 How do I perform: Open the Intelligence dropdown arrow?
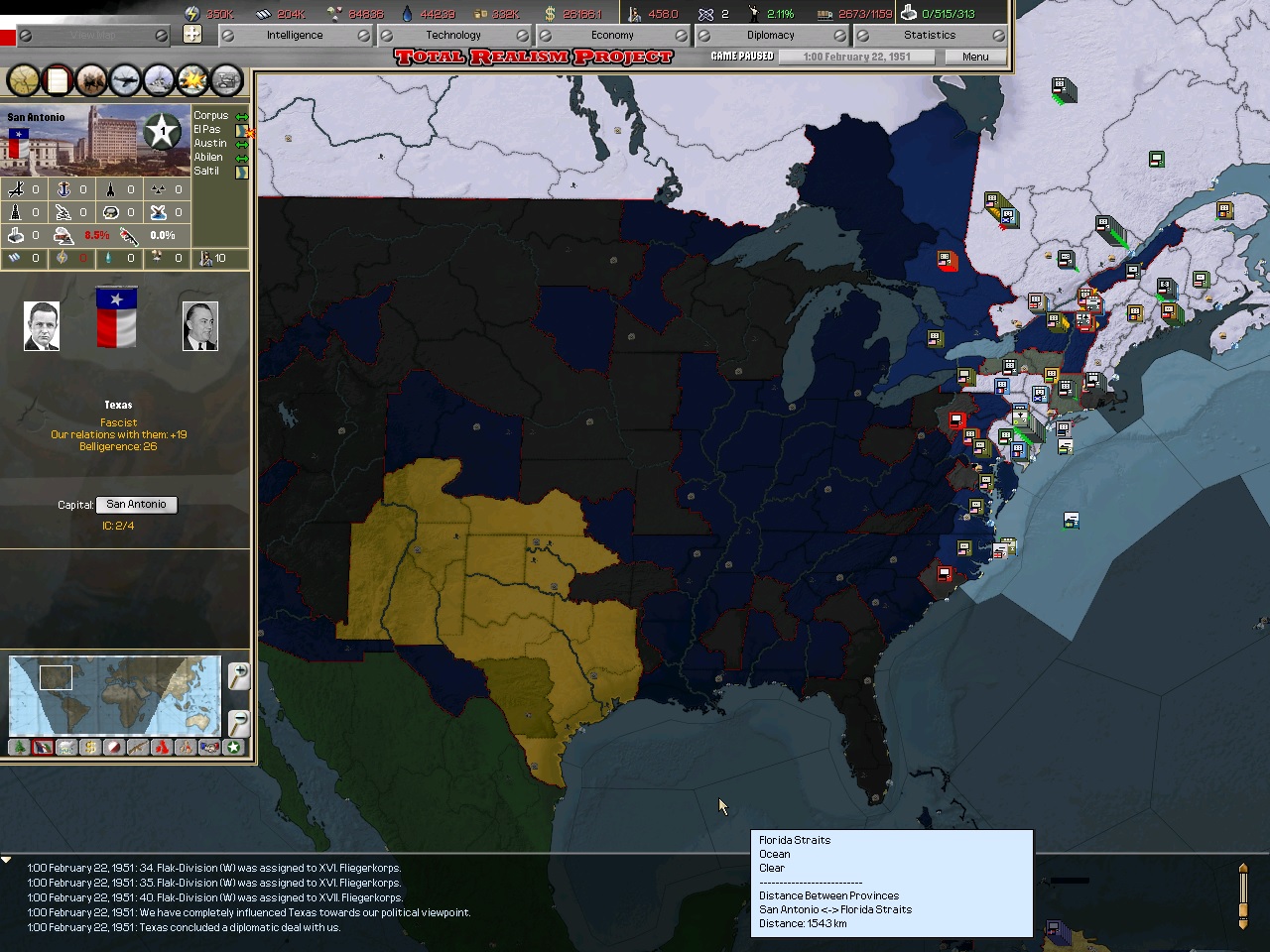(364, 34)
